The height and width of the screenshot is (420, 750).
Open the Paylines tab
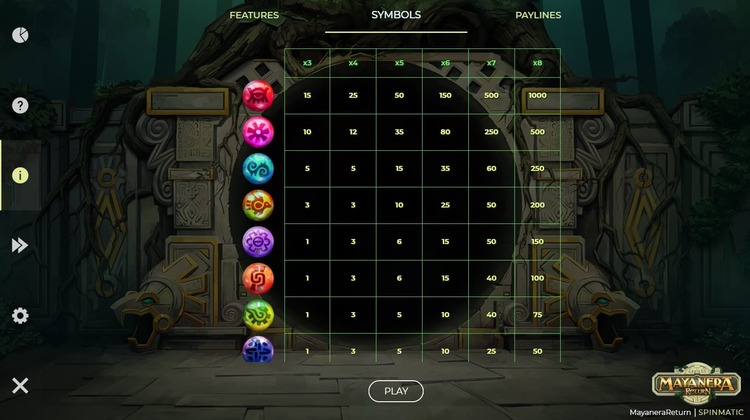tap(538, 16)
